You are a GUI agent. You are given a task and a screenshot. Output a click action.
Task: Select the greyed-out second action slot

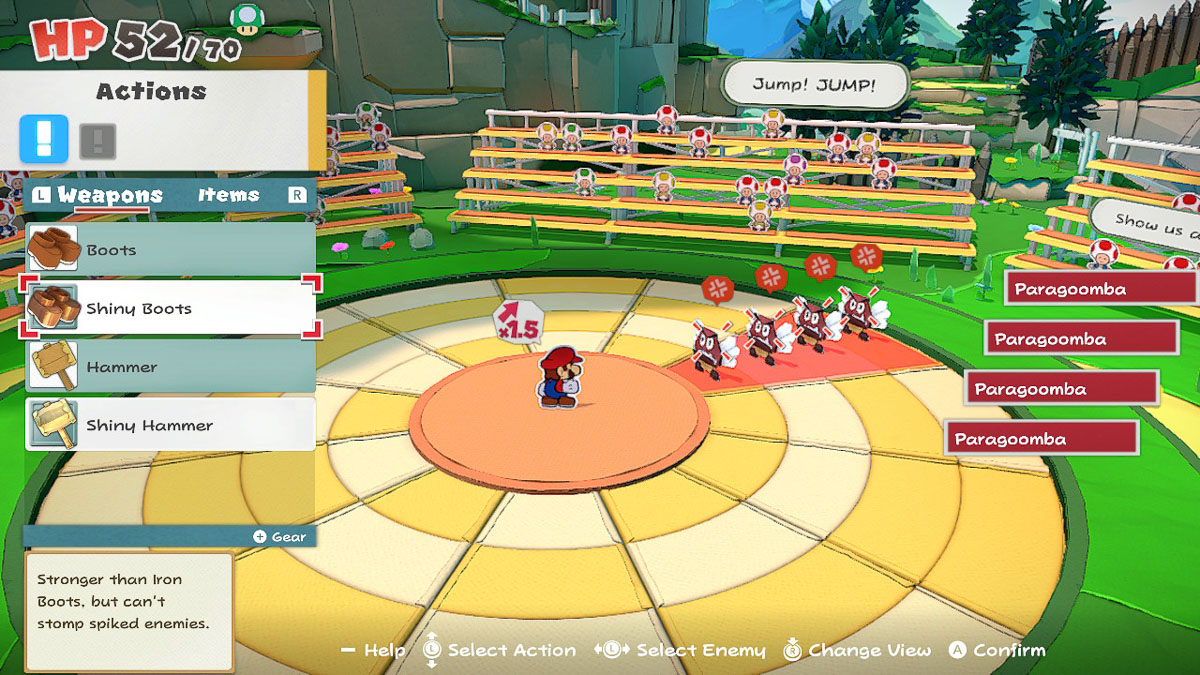(97, 141)
